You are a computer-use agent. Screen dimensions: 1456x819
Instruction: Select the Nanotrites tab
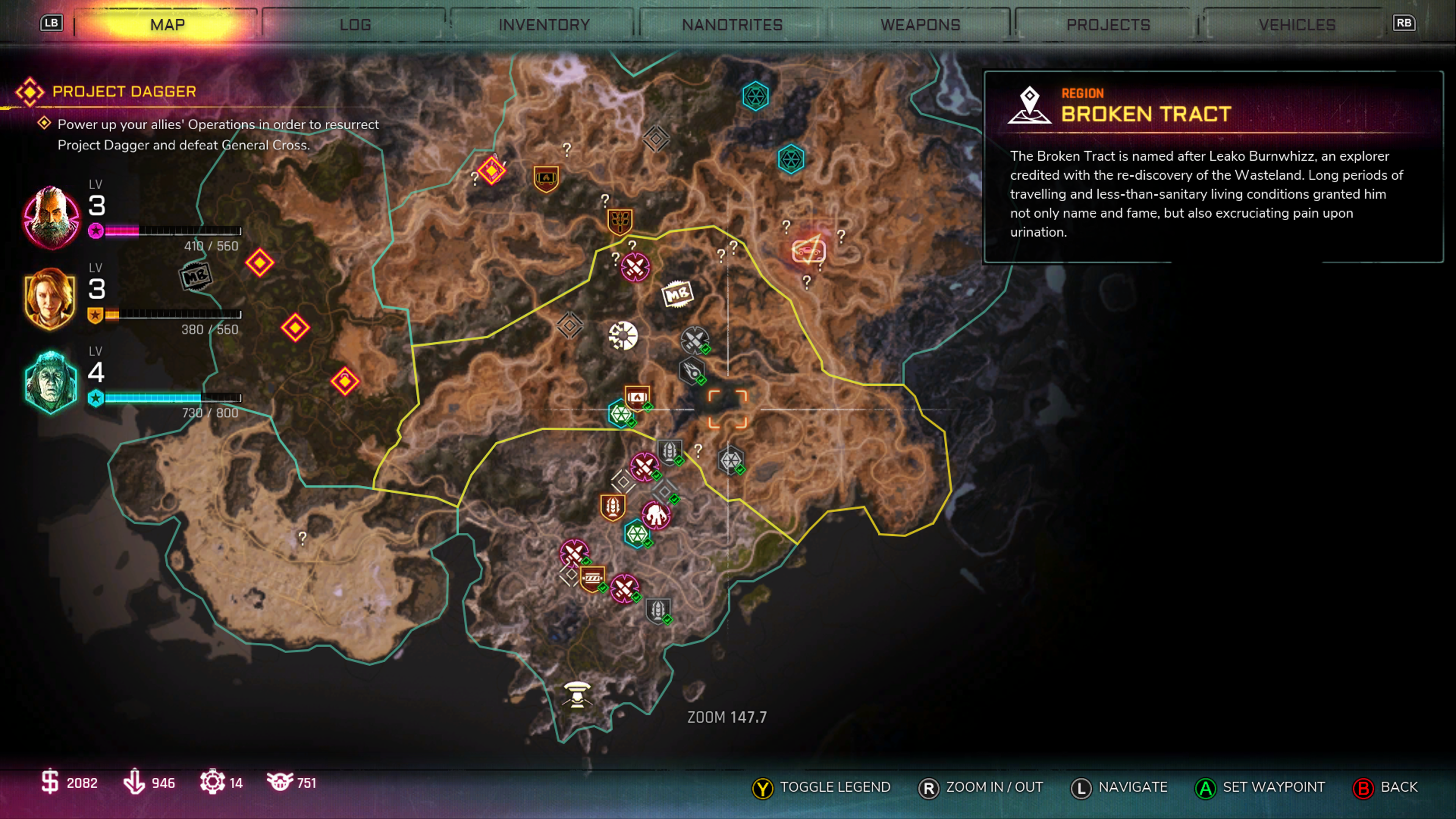732,25
